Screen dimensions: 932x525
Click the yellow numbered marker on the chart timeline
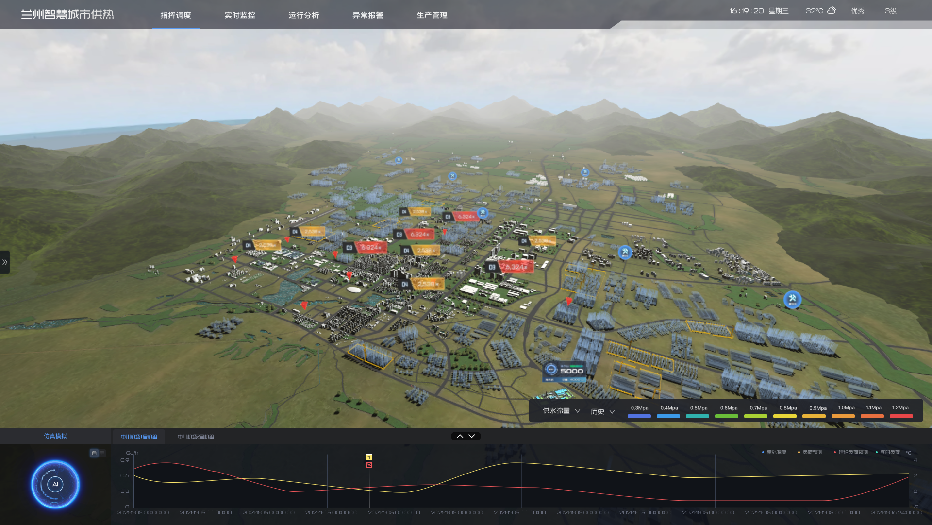click(369, 456)
